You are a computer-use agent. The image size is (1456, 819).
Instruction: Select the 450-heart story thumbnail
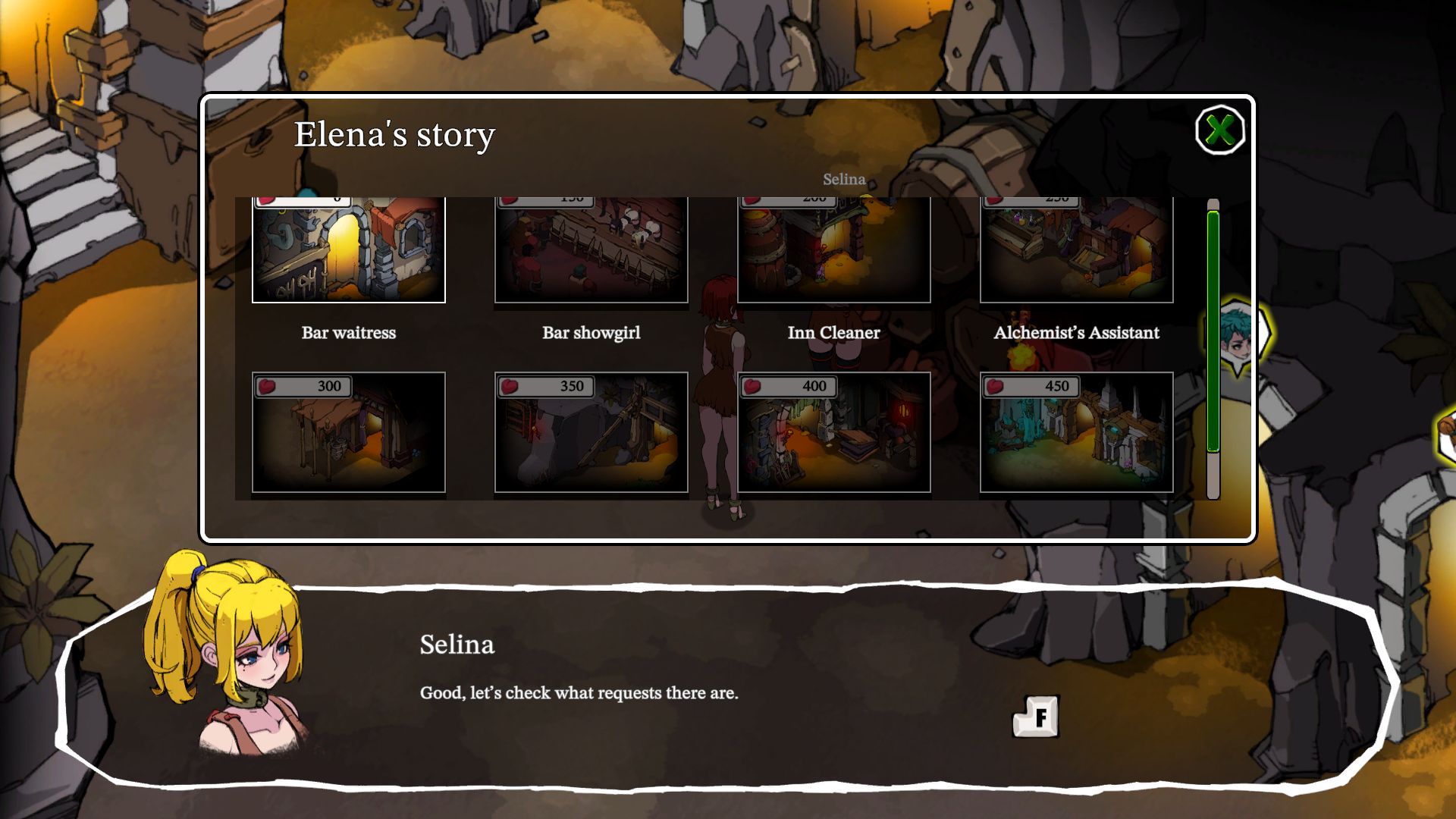click(1077, 432)
